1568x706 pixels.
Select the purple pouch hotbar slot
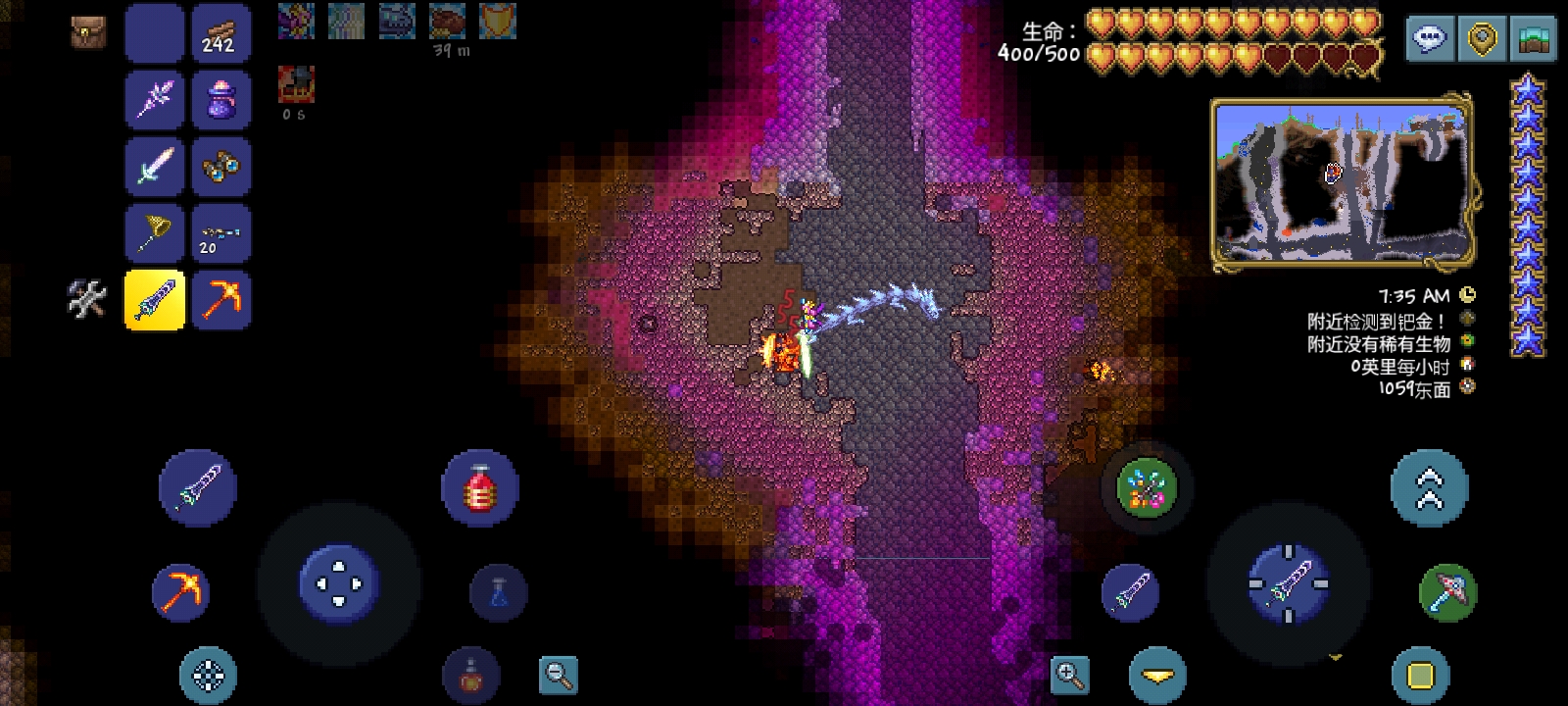220,100
